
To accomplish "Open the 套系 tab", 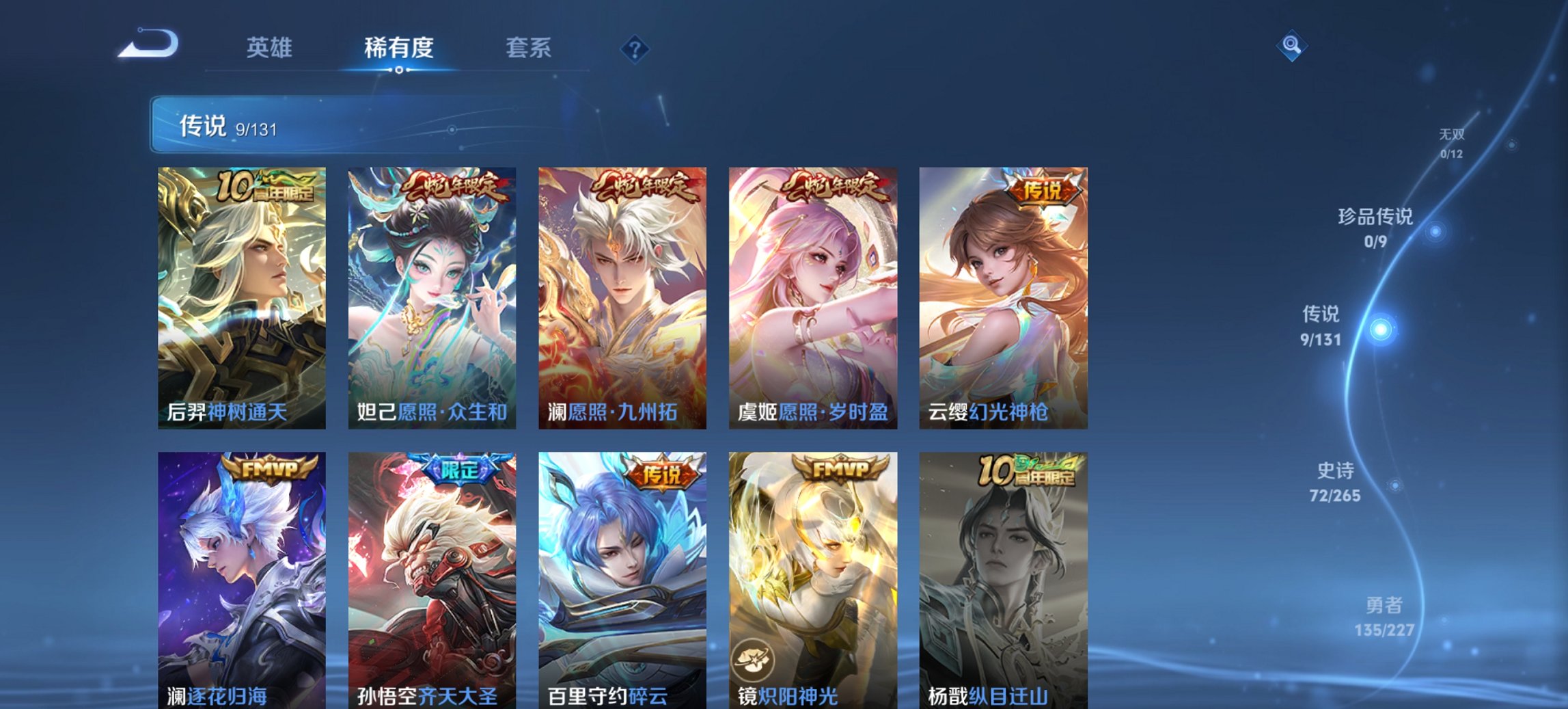I will click(x=528, y=48).
